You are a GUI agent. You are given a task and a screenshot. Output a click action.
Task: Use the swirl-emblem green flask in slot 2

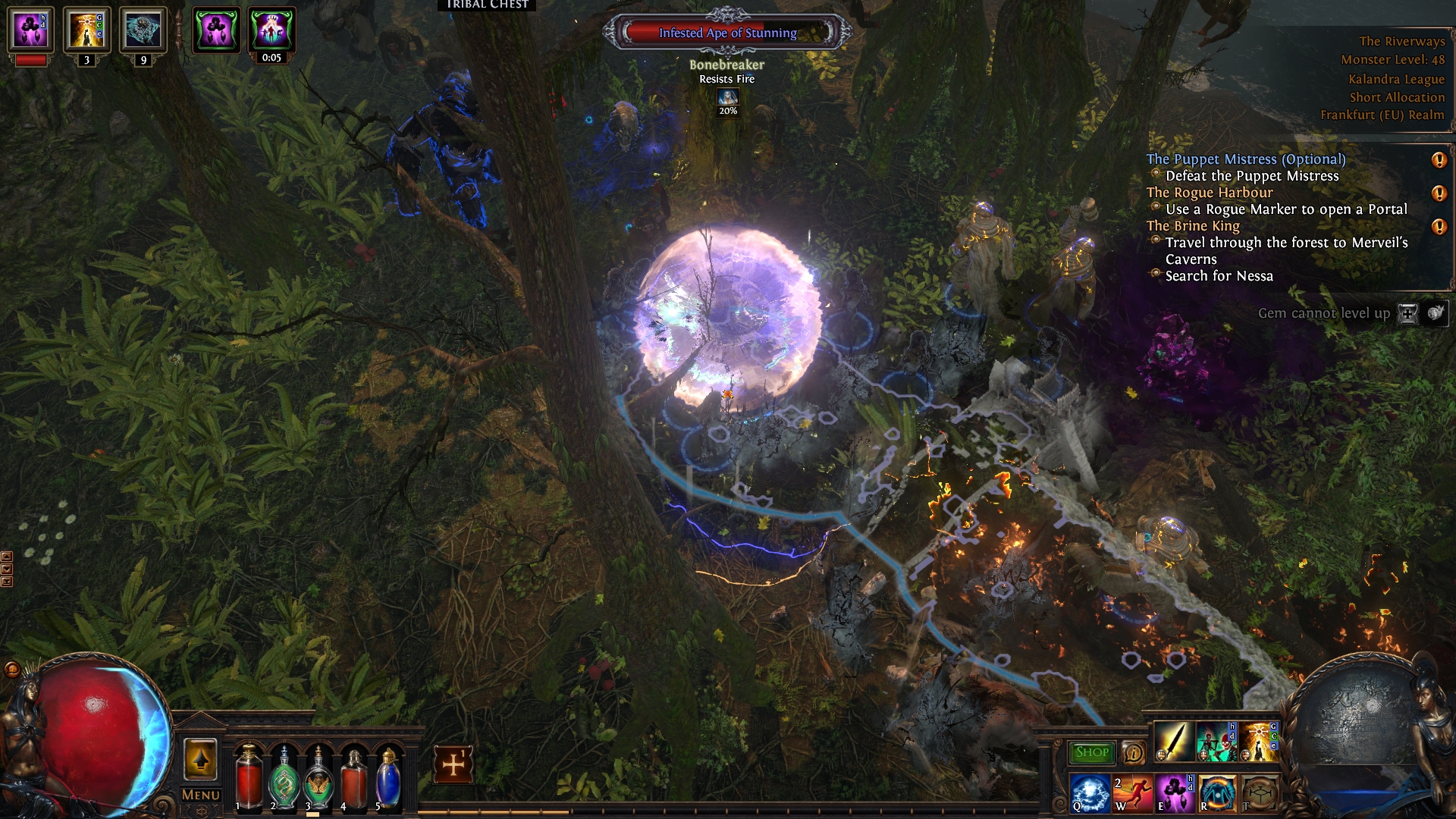284,780
